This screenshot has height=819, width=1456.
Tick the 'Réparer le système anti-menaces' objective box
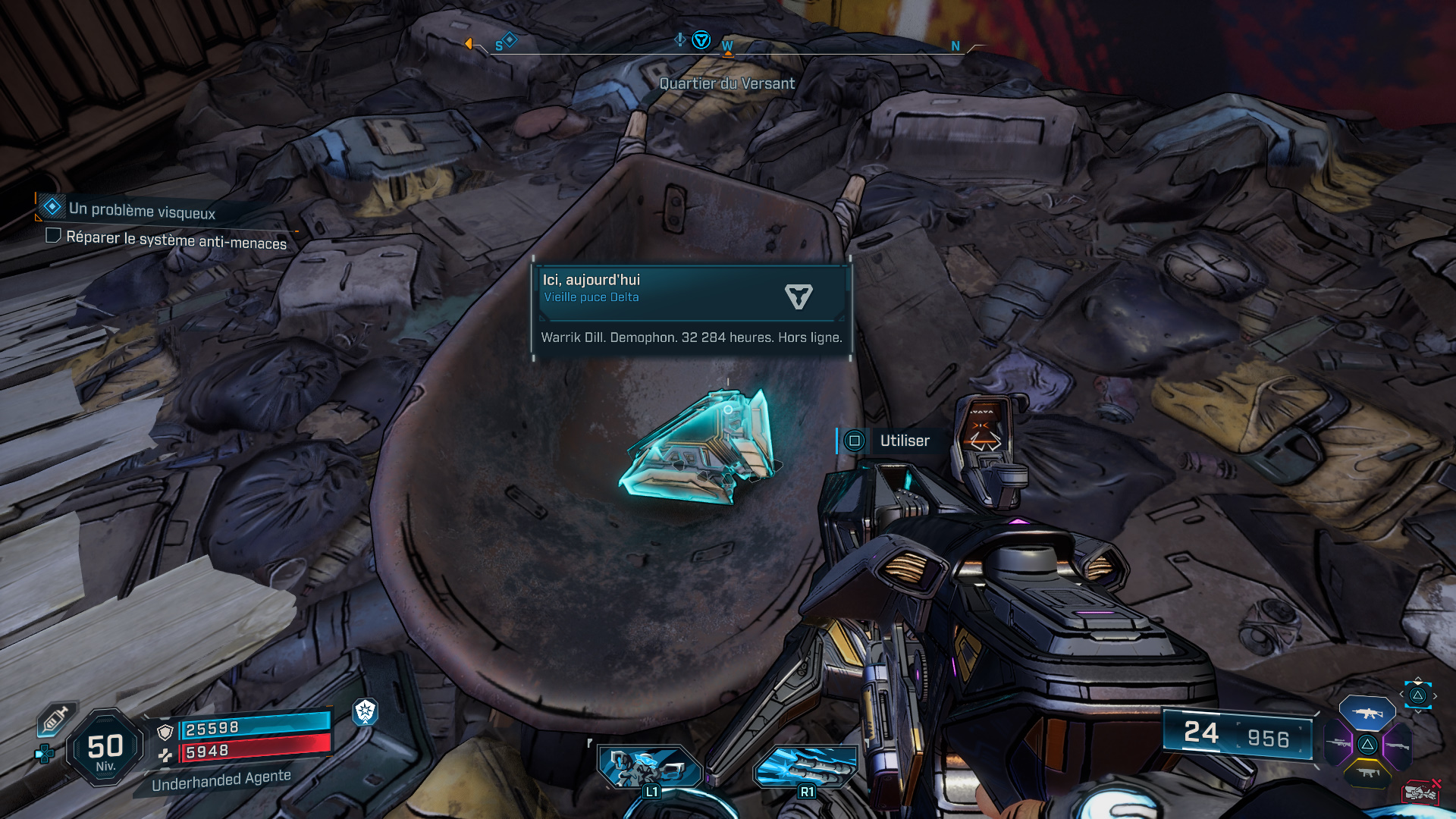(x=53, y=236)
